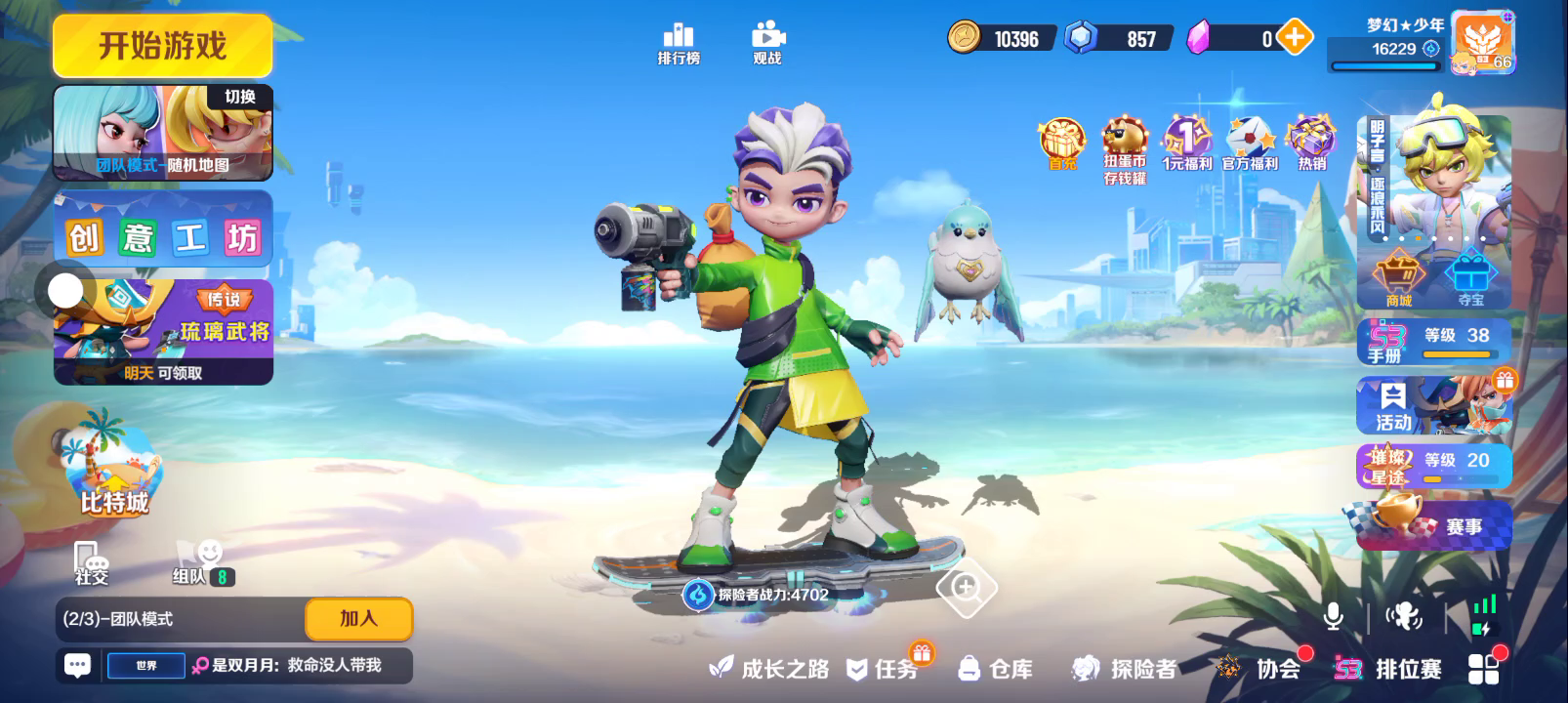Open the 赛事 tournament page
This screenshot has height=703, width=1568.
coord(1433,526)
